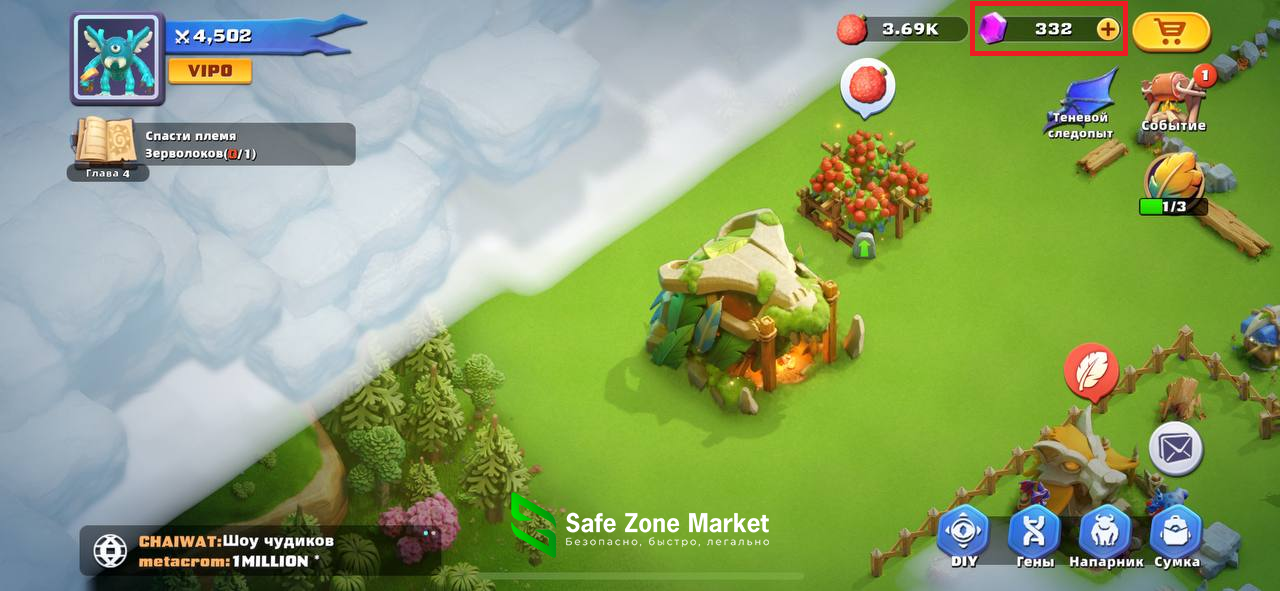The height and width of the screenshot is (591, 1280).
Task: Open the Сумка bag menu
Action: 1176,535
